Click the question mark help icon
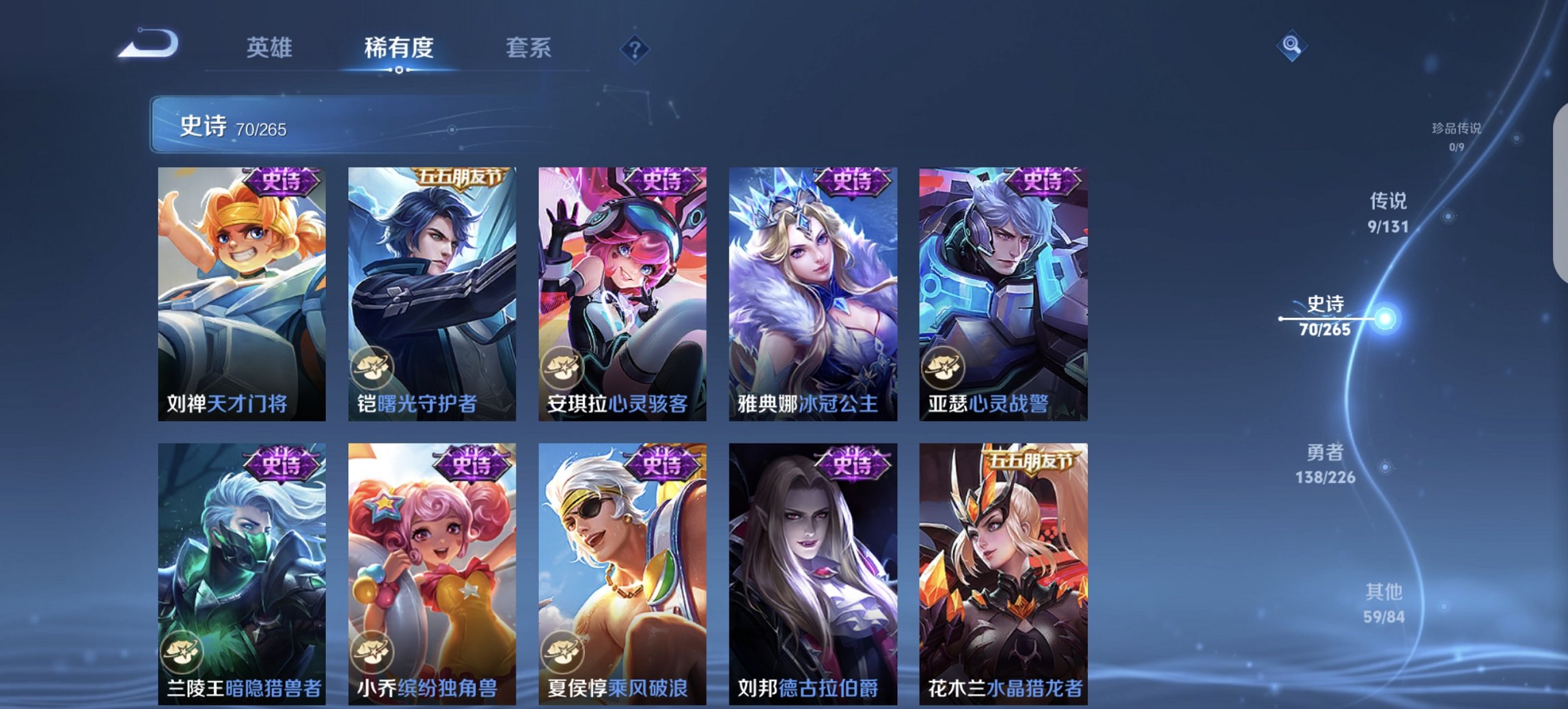Screen dimensions: 1568x709 [635, 49]
